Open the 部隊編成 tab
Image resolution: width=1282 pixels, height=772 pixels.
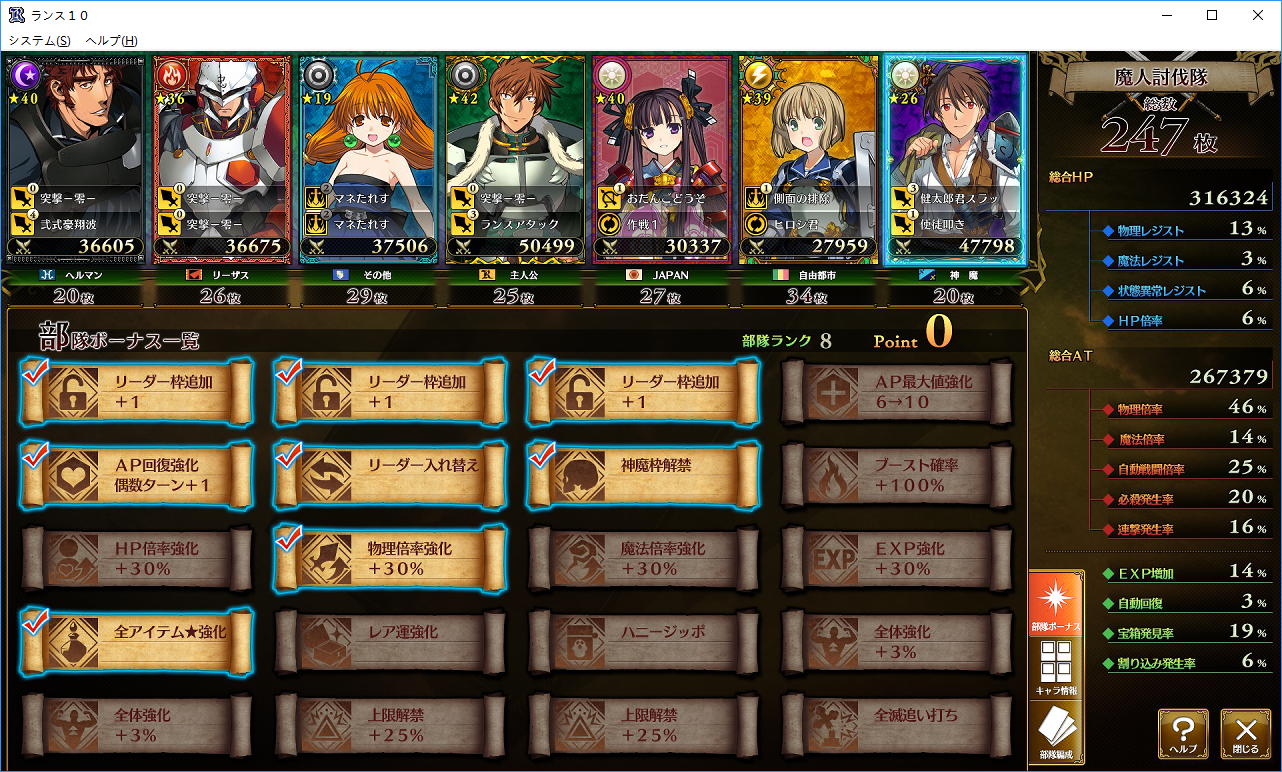(x=1056, y=733)
